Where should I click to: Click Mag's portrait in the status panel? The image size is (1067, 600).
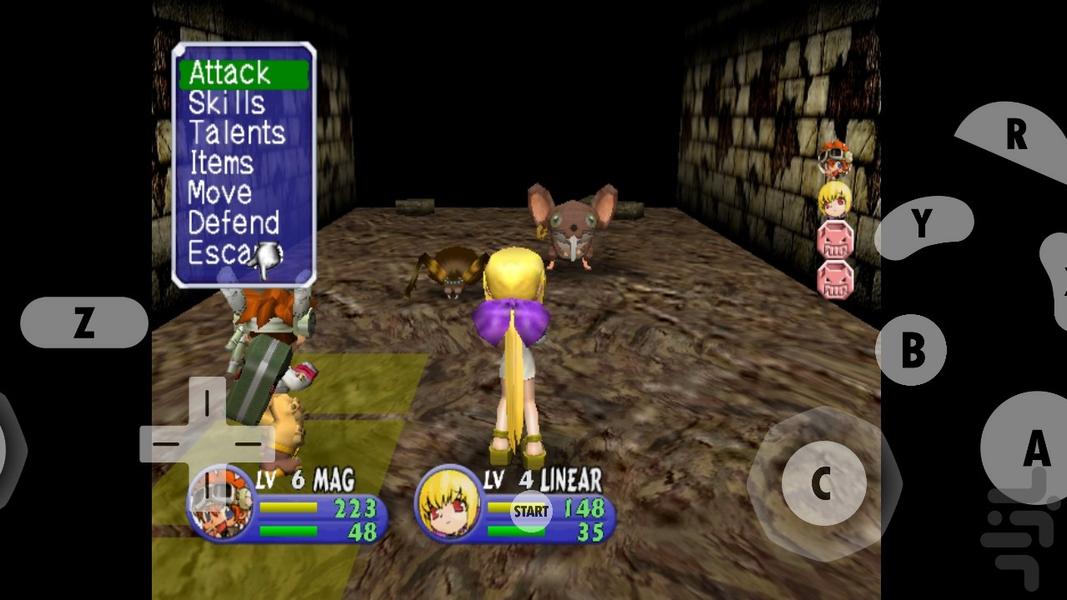tap(219, 503)
